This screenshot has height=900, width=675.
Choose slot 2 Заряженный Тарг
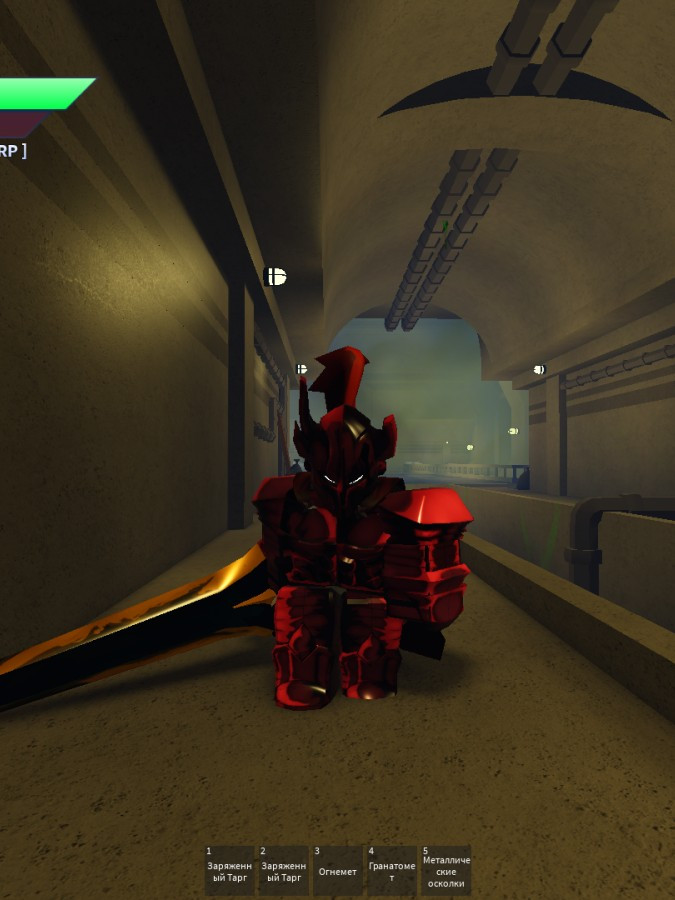tap(283, 870)
